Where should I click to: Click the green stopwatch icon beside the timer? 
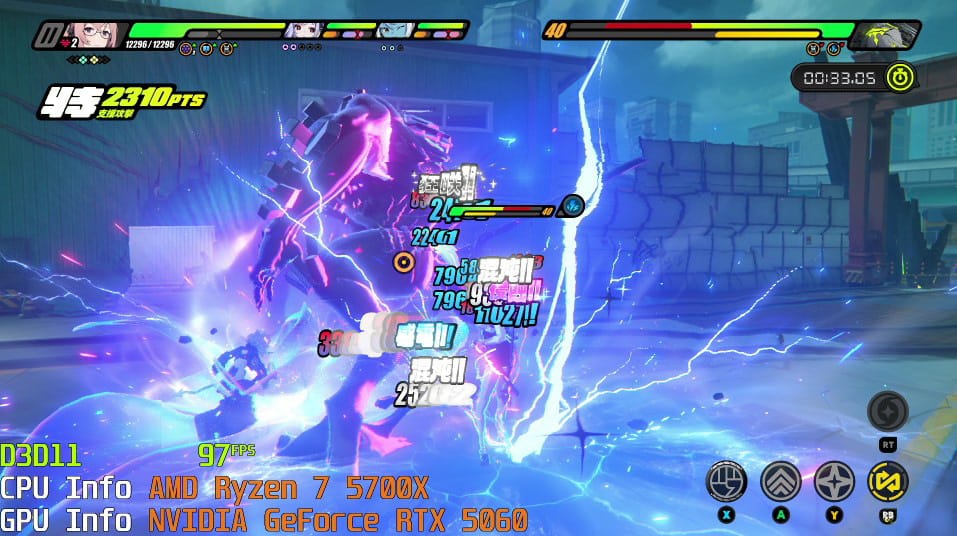[x=900, y=76]
